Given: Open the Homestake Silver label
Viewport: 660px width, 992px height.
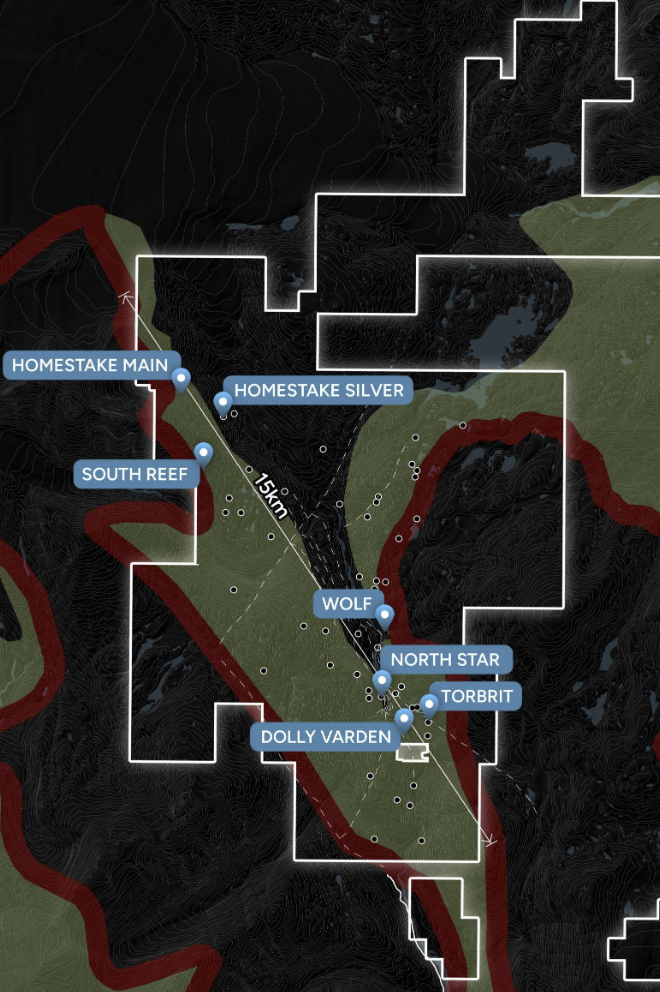Looking at the screenshot, I should point(319,390).
